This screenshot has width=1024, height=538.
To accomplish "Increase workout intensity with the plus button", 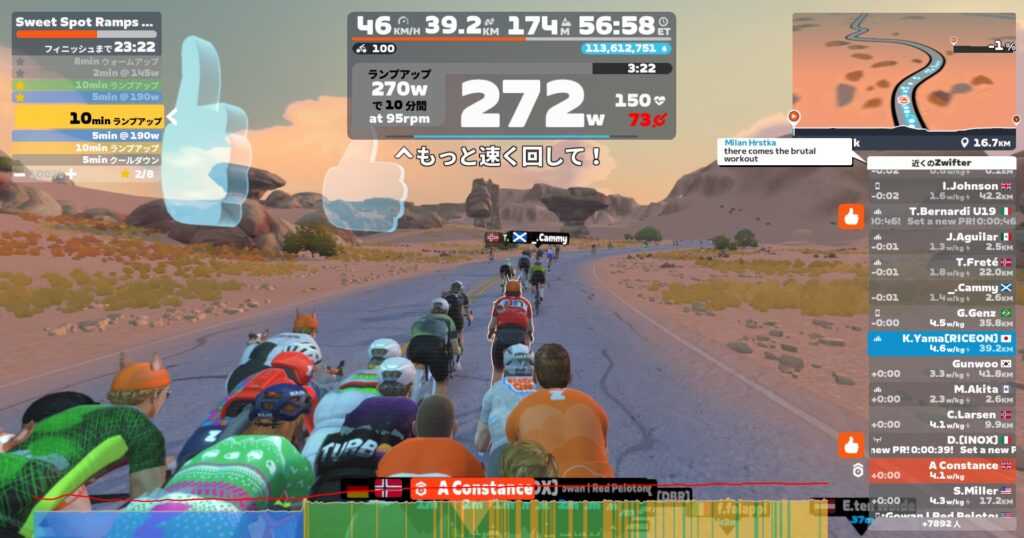I will pyautogui.click(x=71, y=174).
